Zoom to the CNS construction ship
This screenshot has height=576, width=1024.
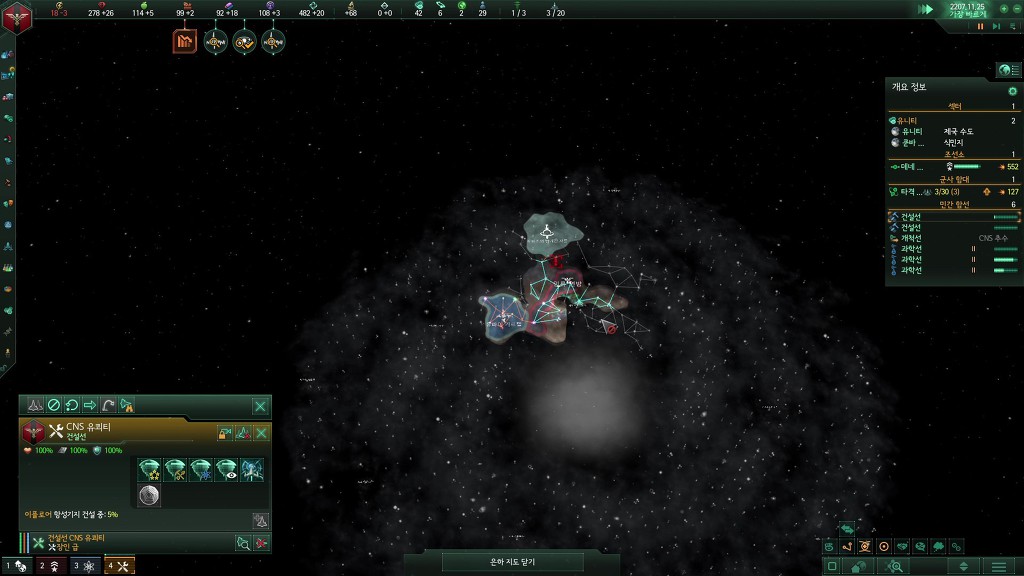coord(242,543)
